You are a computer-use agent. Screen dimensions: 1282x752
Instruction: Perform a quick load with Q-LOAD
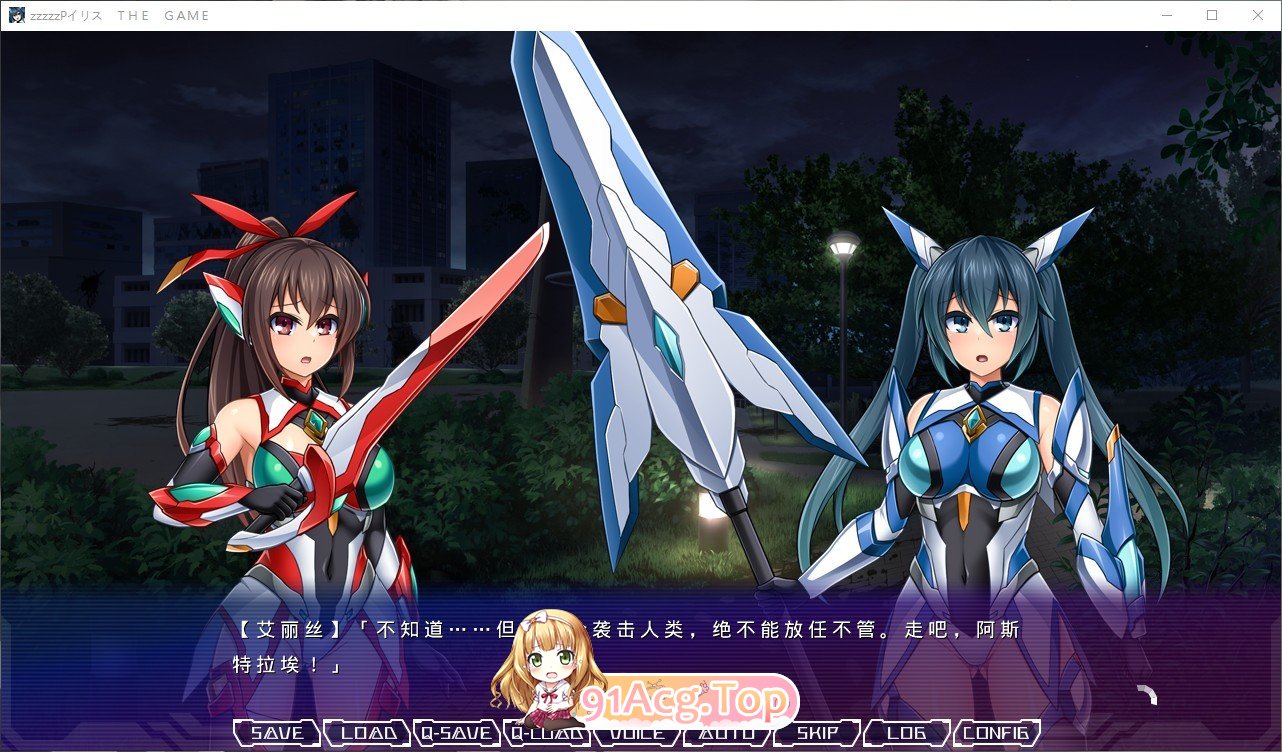coord(546,732)
